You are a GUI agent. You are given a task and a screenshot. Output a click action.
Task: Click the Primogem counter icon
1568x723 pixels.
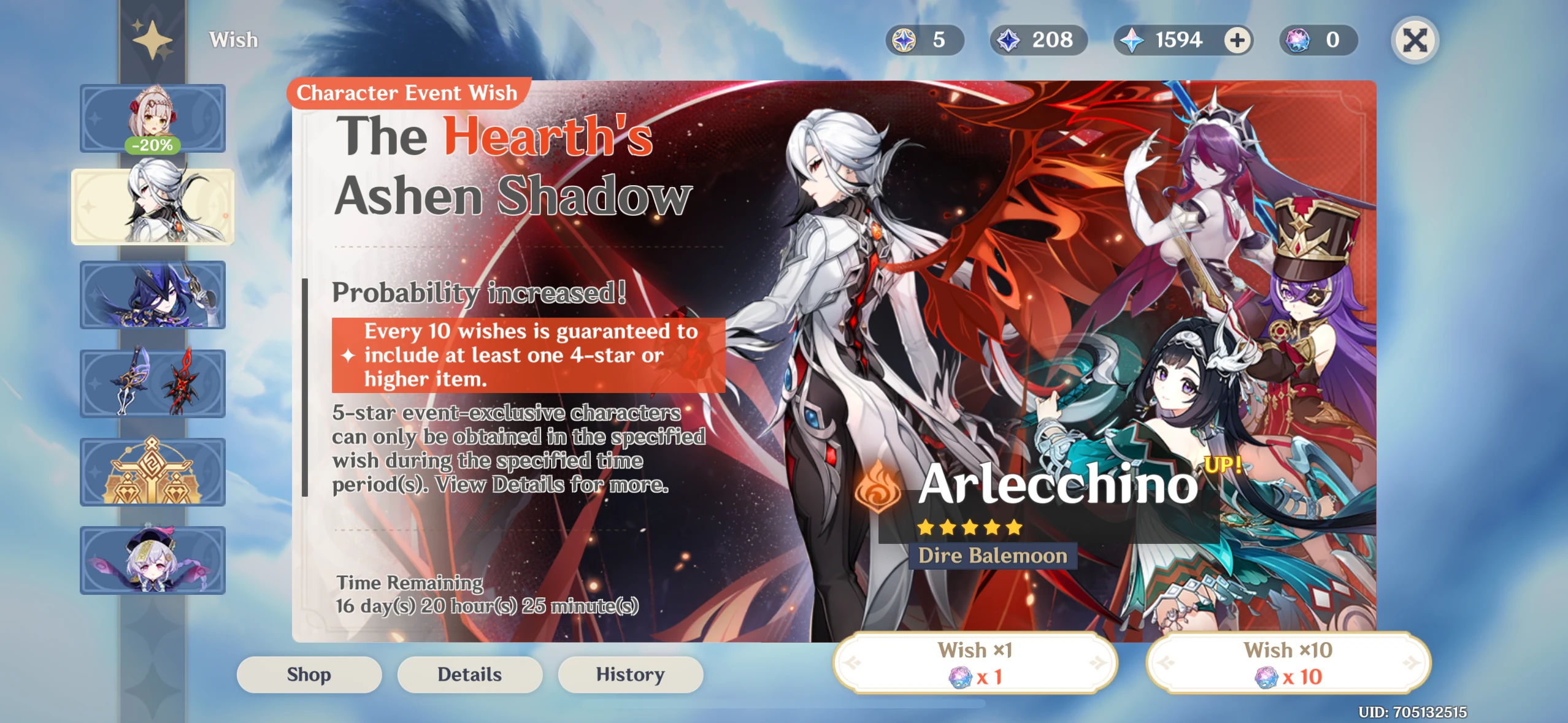tap(1134, 40)
